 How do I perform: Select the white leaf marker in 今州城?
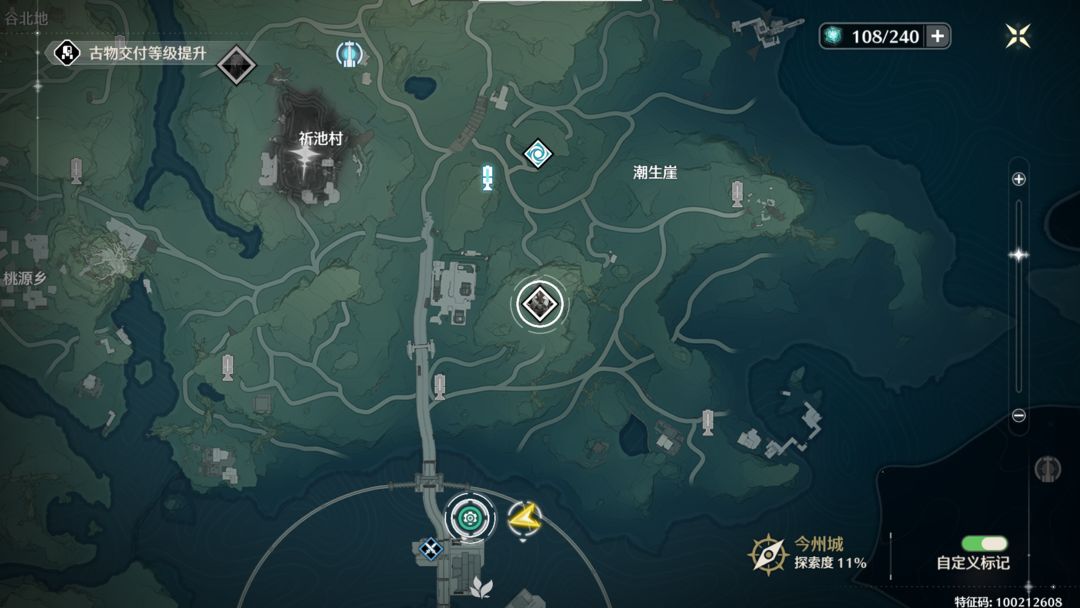click(482, 586)
